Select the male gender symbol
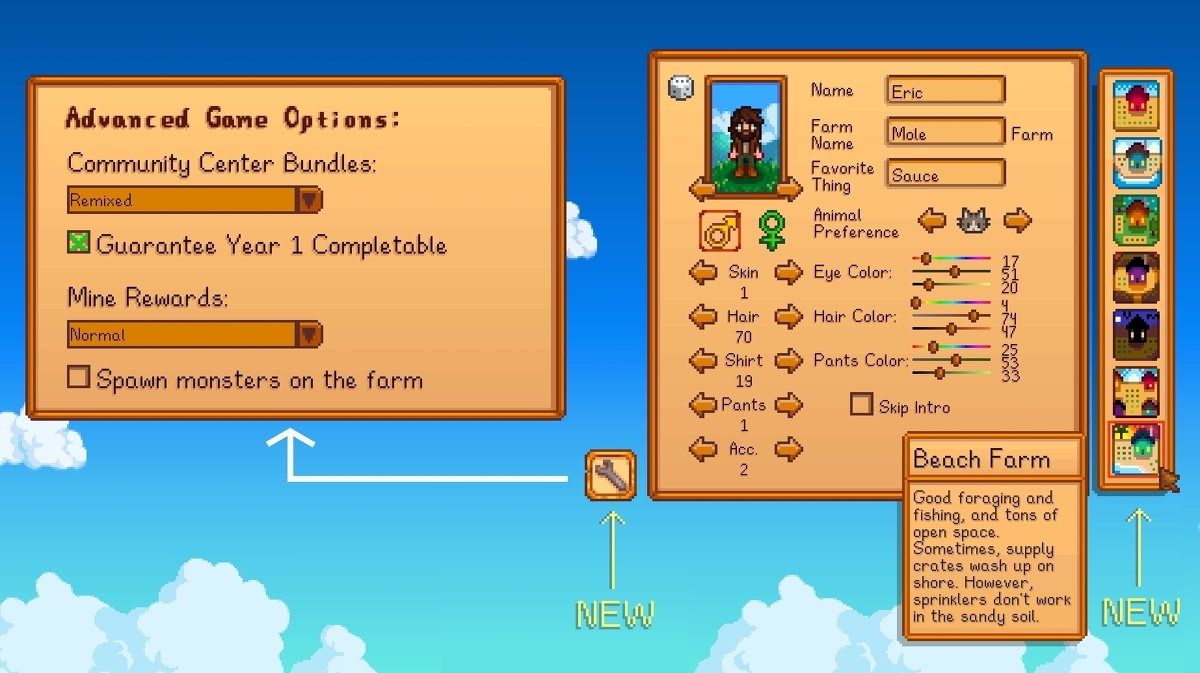Image resolution: width=1200 pixels, height=673 pixels. (719, 230)
